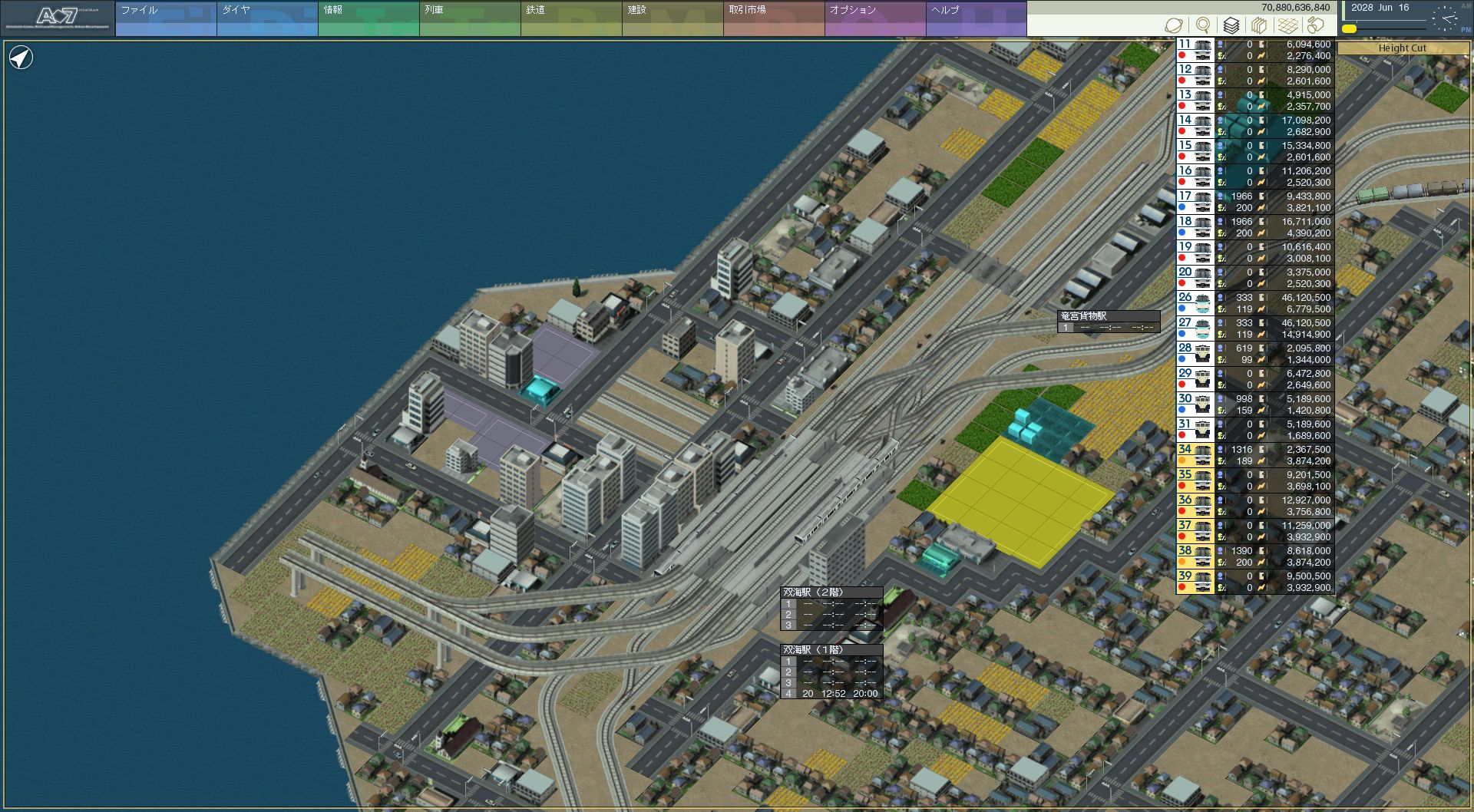1474x812 pixels.
Task: Click the compass arrow icon
Action: (x=21, y=58)
